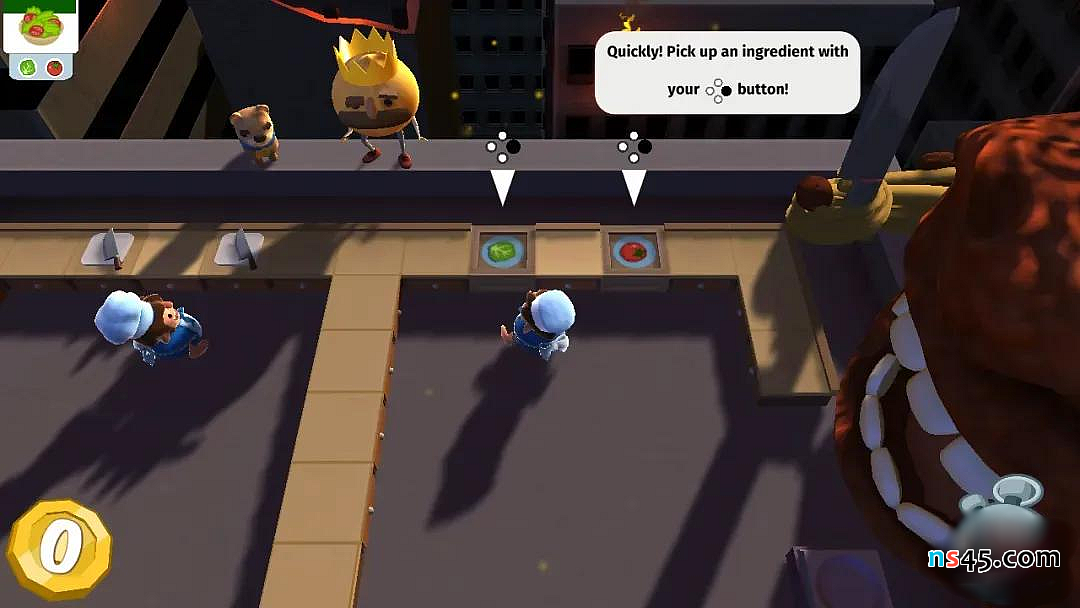Click the lettuce icon on the order ticket
The width and height of the screenshot is (1080, 608).
[x=28, y=68]
